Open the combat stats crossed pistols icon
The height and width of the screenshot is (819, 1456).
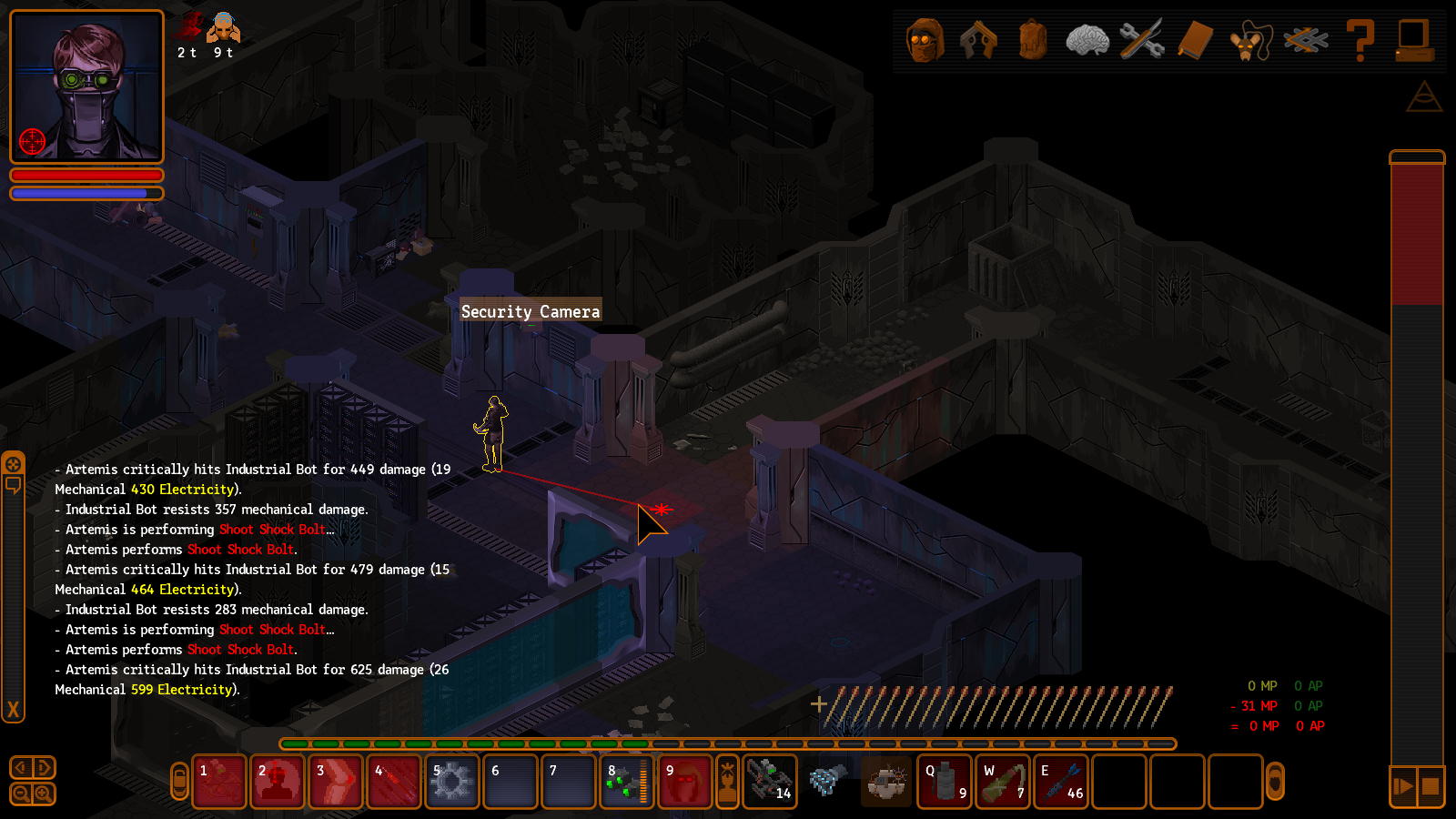[978, 41]
